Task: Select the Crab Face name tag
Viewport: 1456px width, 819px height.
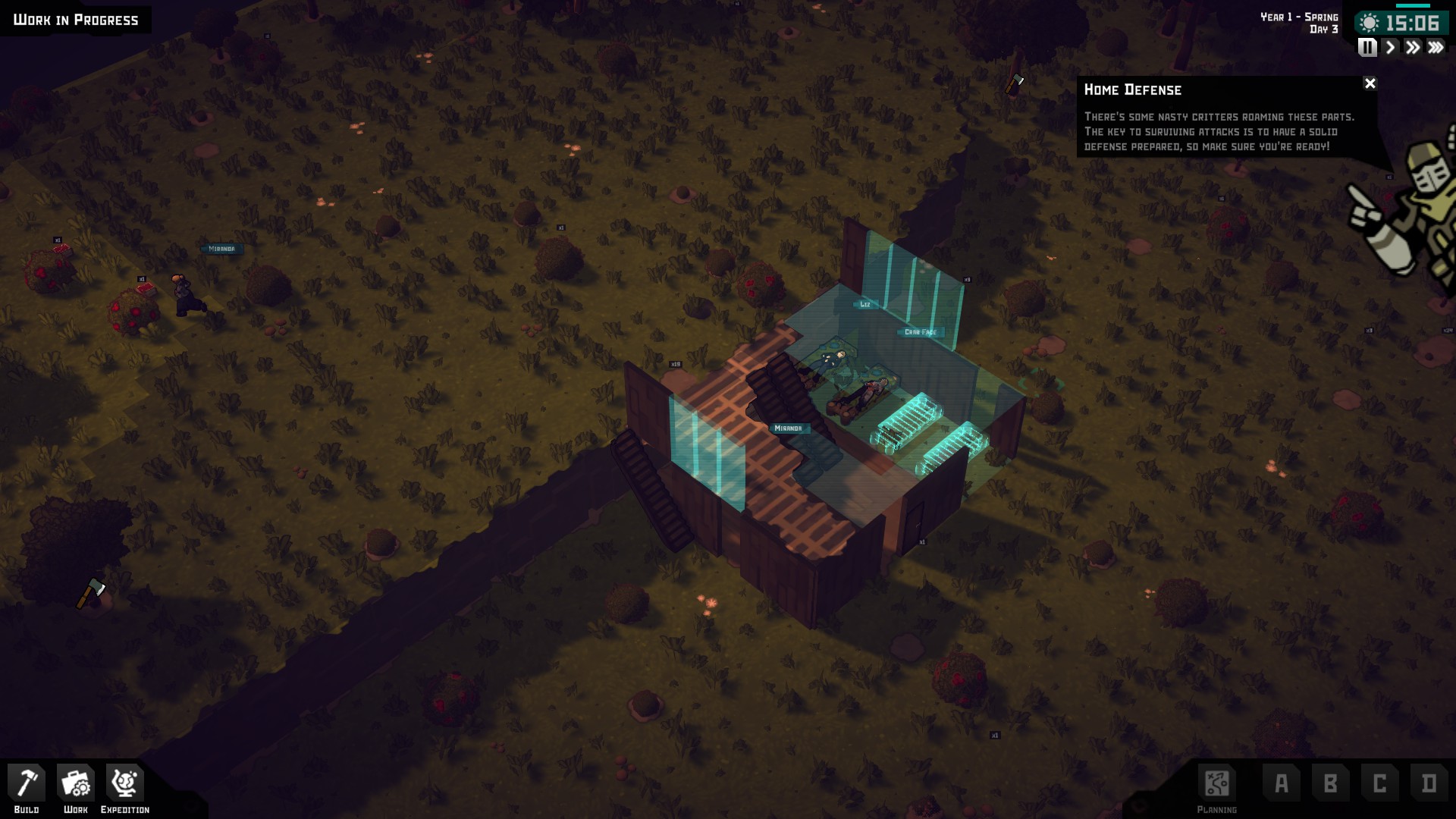Action: 920,332
